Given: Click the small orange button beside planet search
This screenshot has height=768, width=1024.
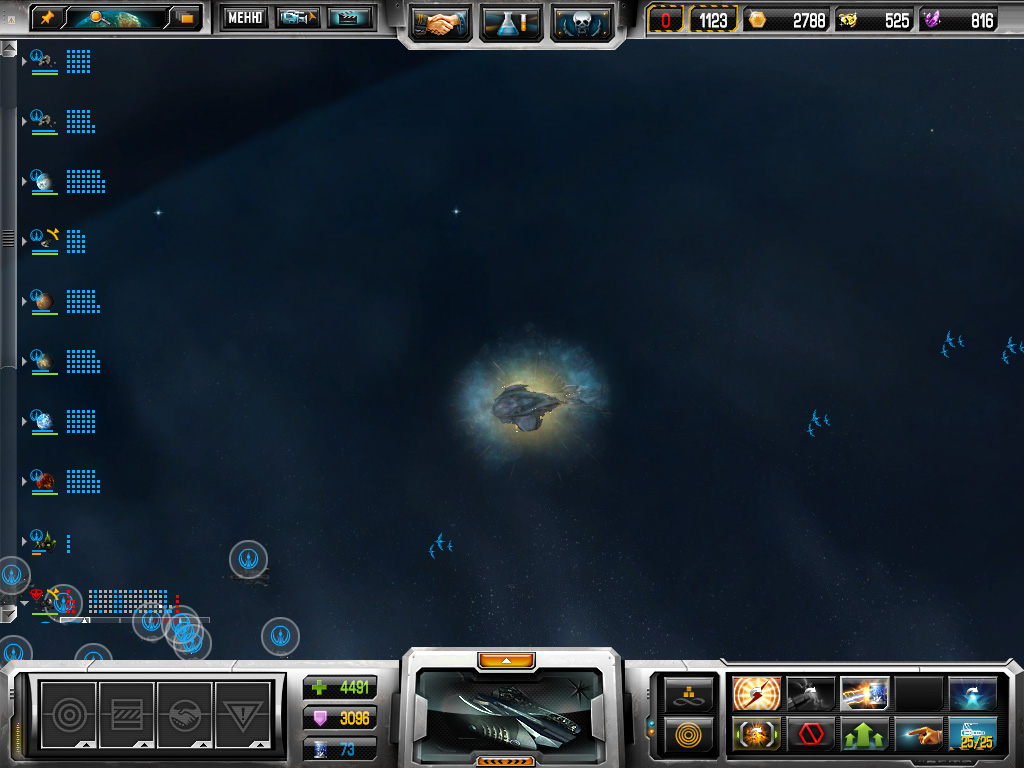Looking at the screenshot, I should tap(186, 17).
